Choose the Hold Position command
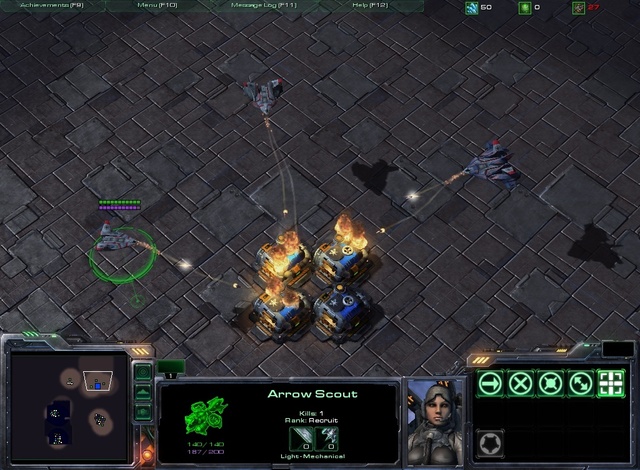 click(x=550, y=382)
